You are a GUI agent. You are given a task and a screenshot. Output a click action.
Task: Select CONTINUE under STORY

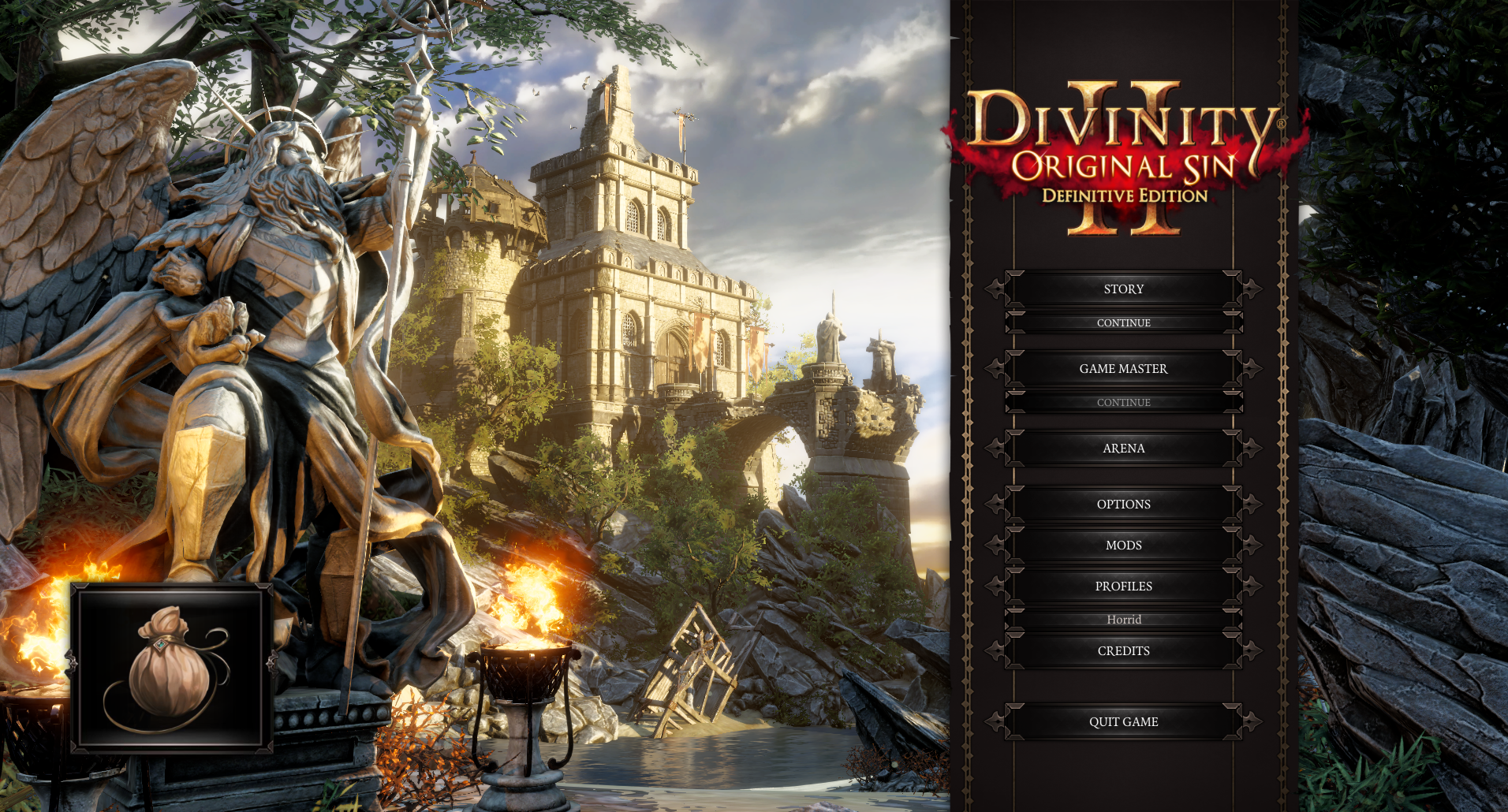1123,322
